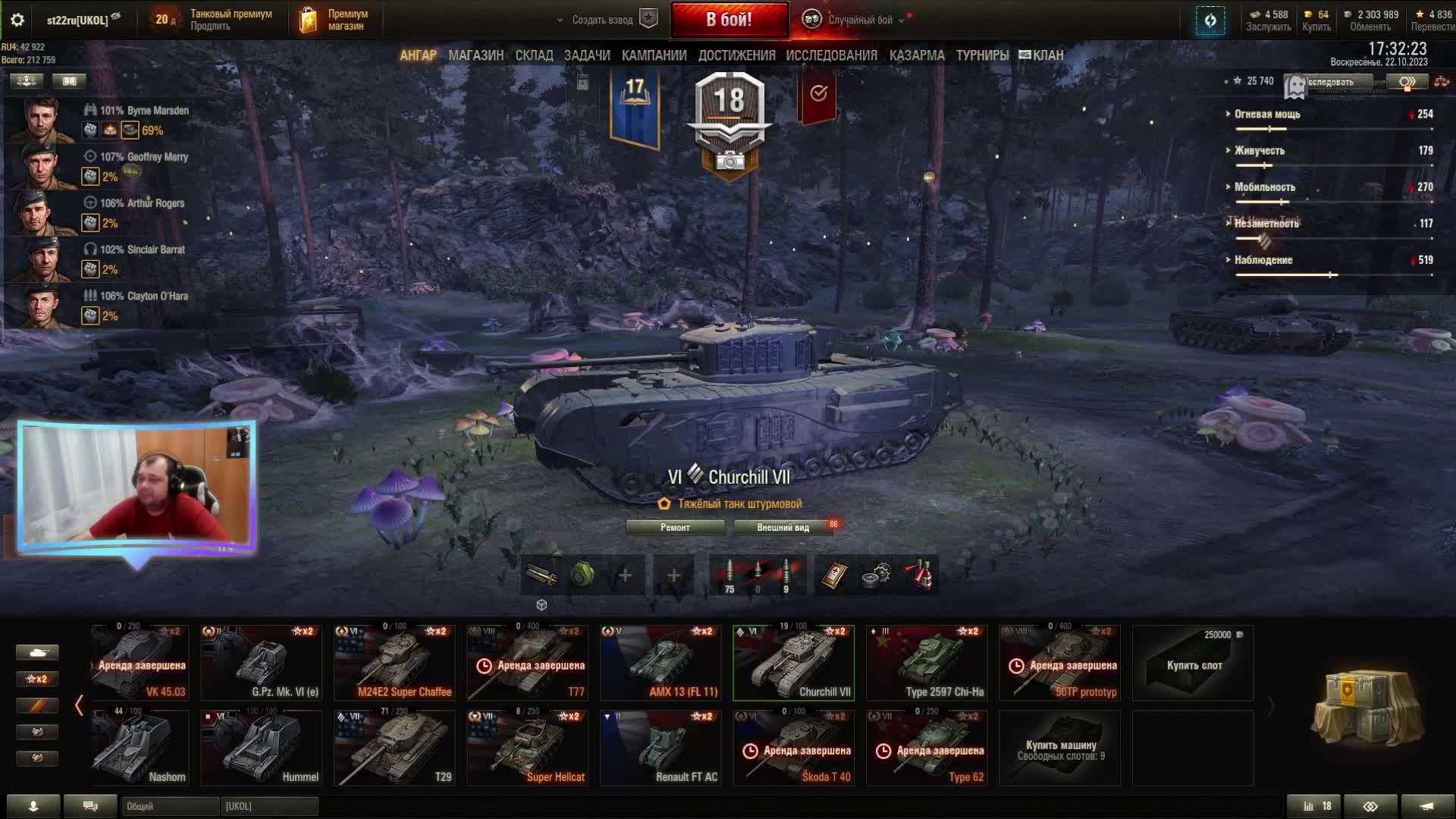Viewport: 1456px width, 819px height.
Task: Open the КАЗАРМА tab
Action: [x=917, y=55]
